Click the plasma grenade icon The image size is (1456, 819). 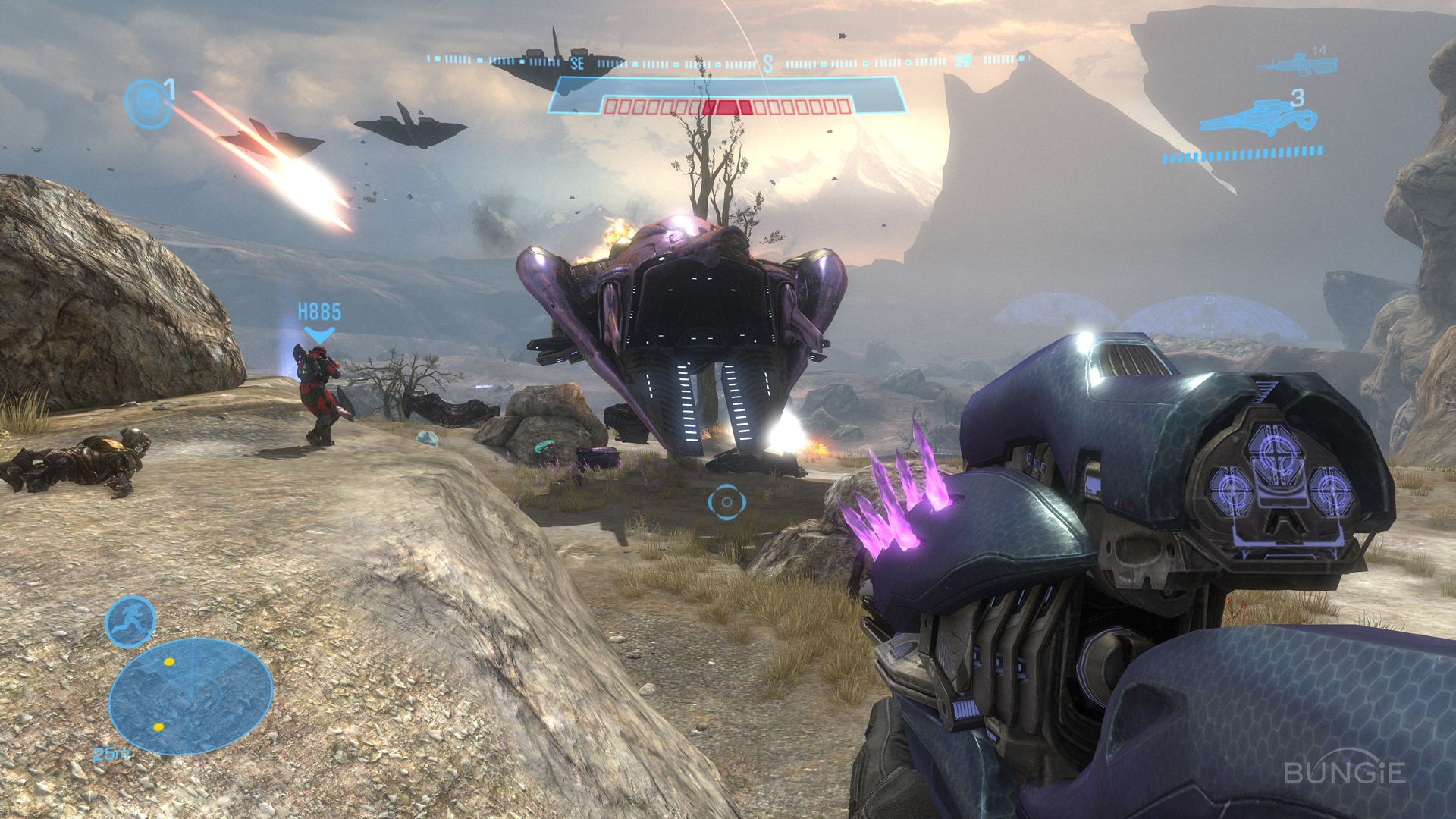pos(149,102)
